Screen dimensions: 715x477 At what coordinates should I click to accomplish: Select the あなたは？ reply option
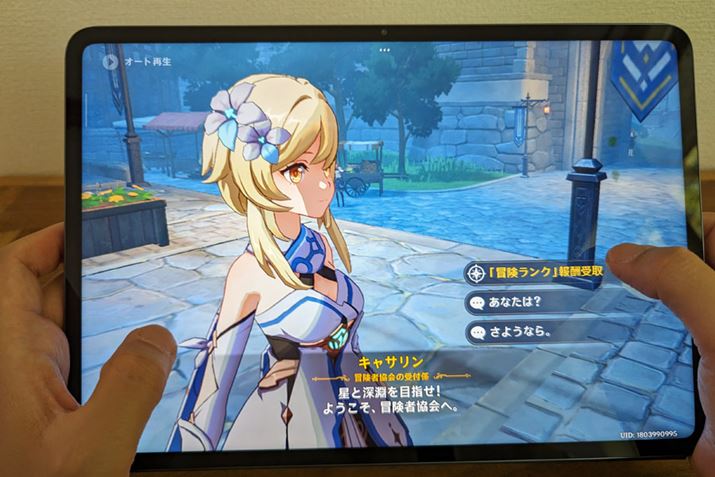click(x=520, y=302)
